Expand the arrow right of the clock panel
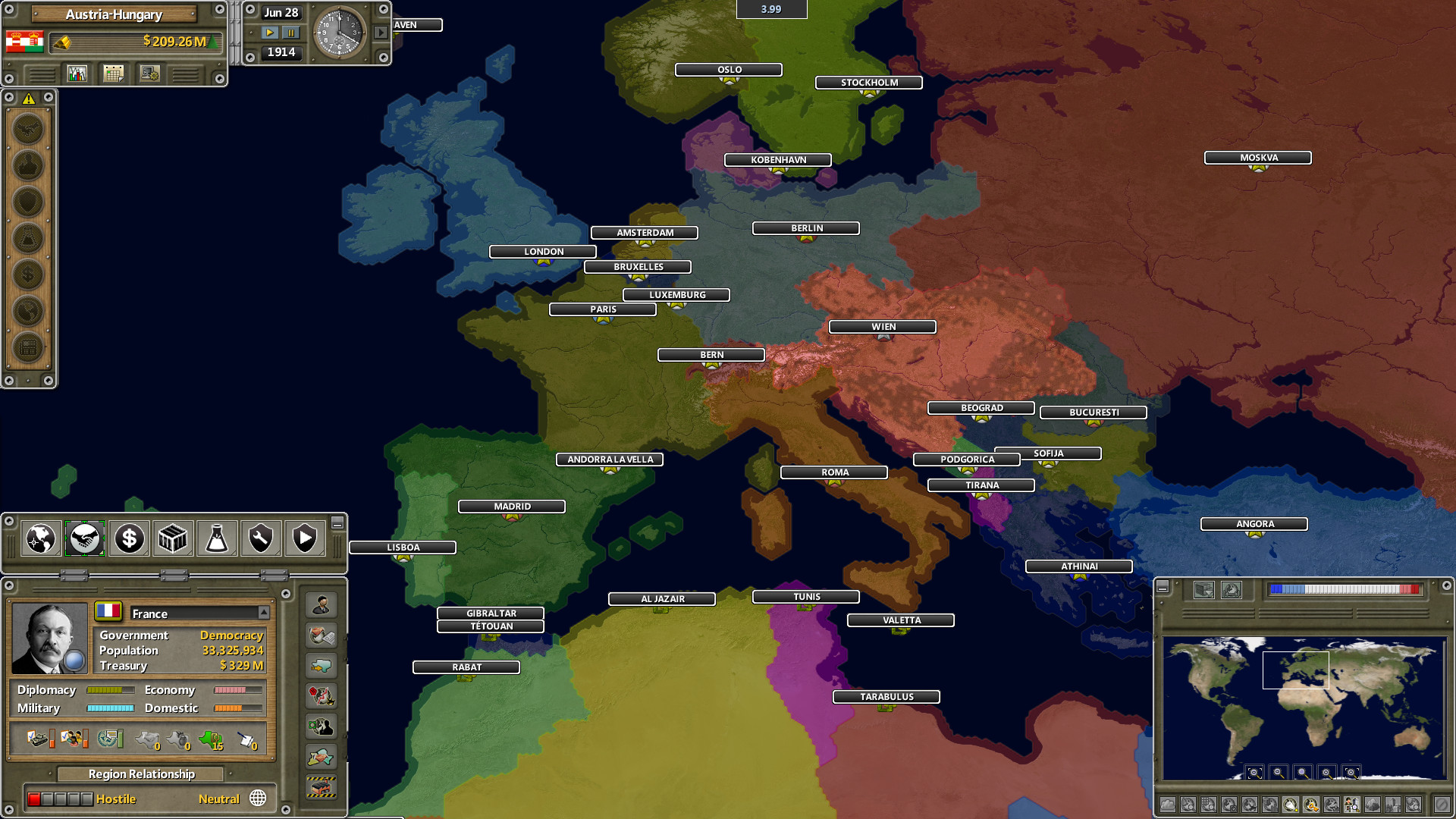Viewport: 1456px width, 819px height. (x=380, y=33)
